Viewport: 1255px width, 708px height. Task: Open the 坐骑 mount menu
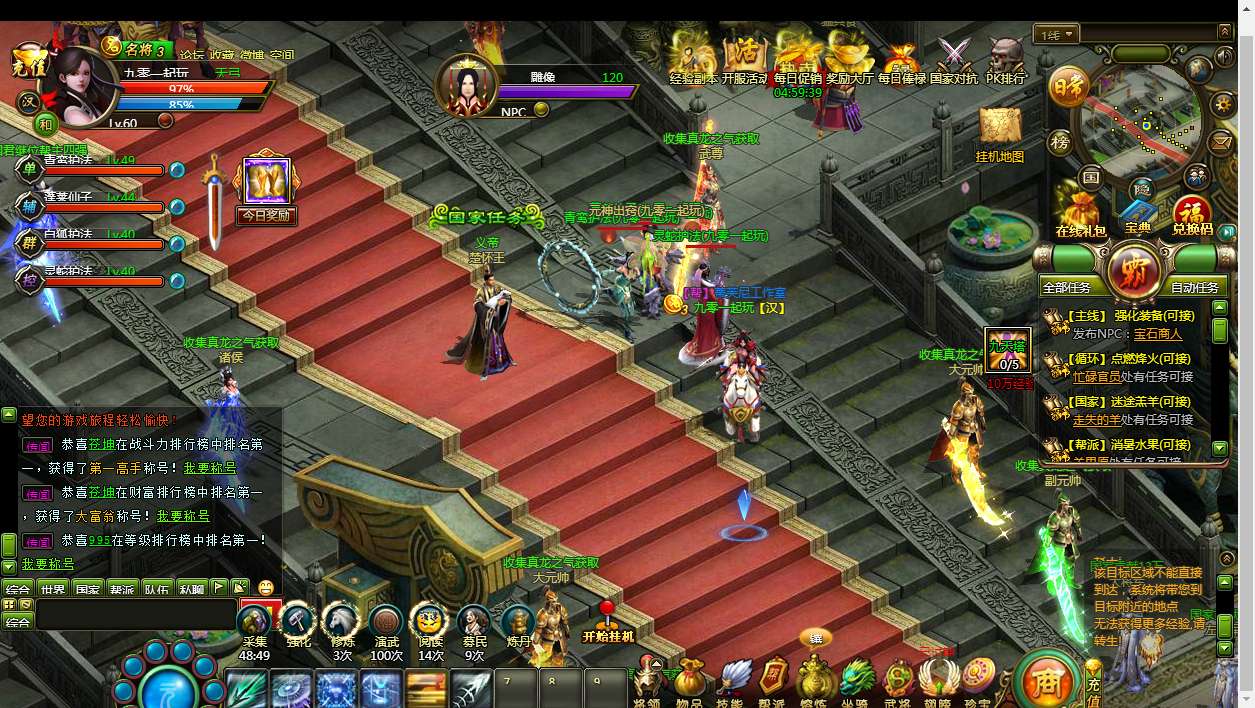(856, 679)
